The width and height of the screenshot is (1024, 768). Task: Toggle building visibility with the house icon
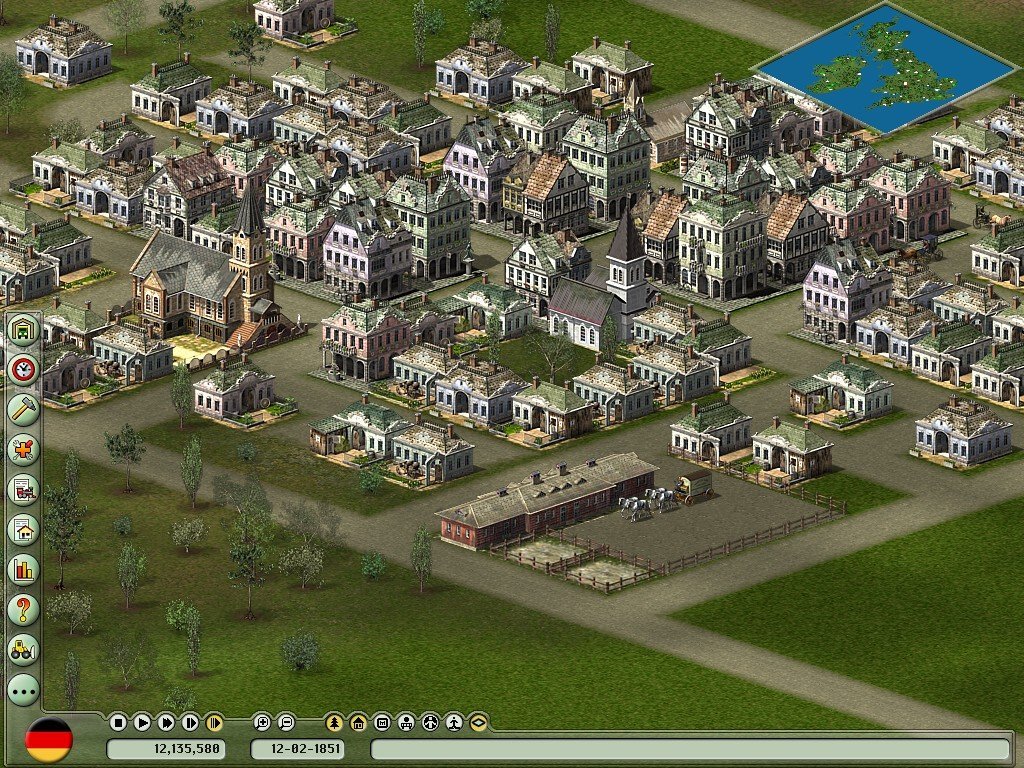tap(358, 722)
